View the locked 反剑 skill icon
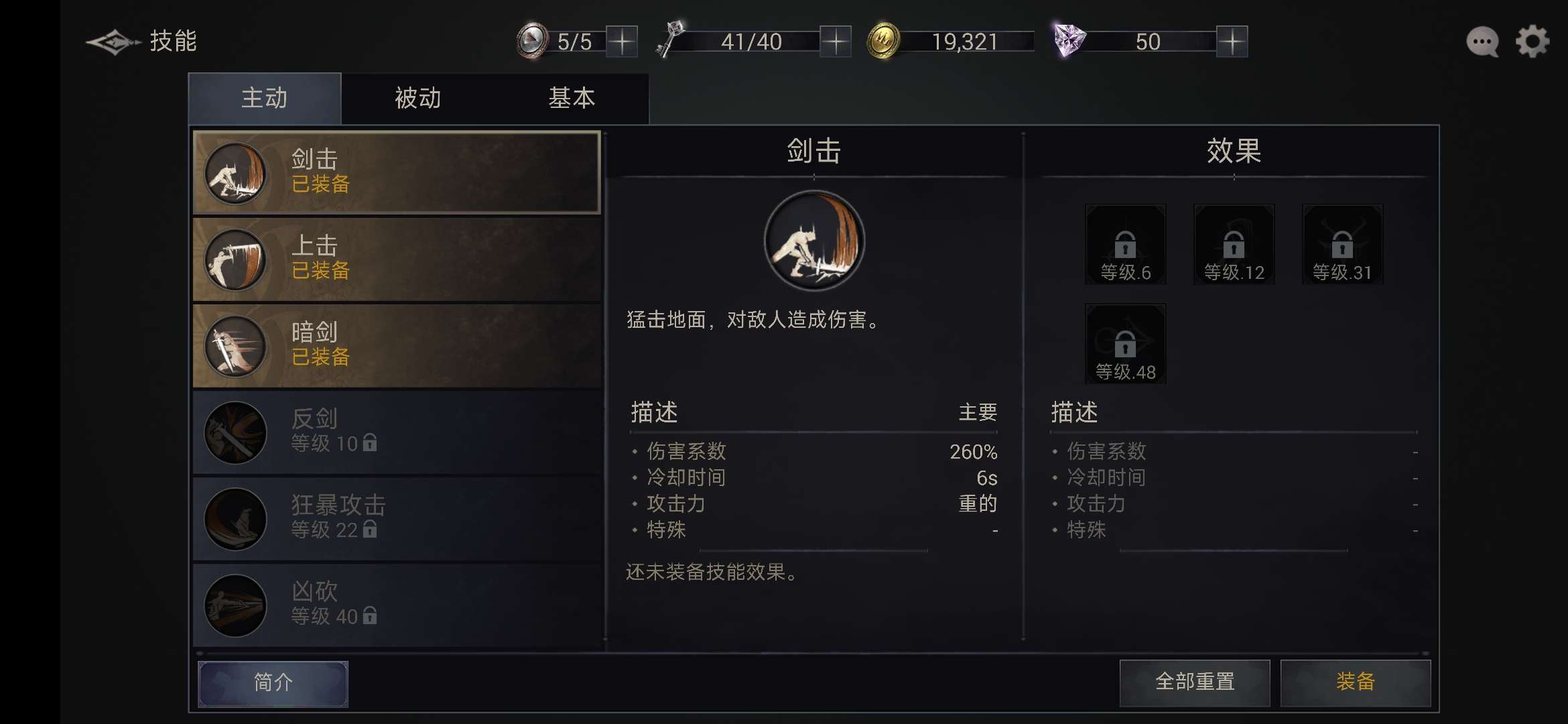The width and height of the screenshot is (1568, 724). click(236, 432)
